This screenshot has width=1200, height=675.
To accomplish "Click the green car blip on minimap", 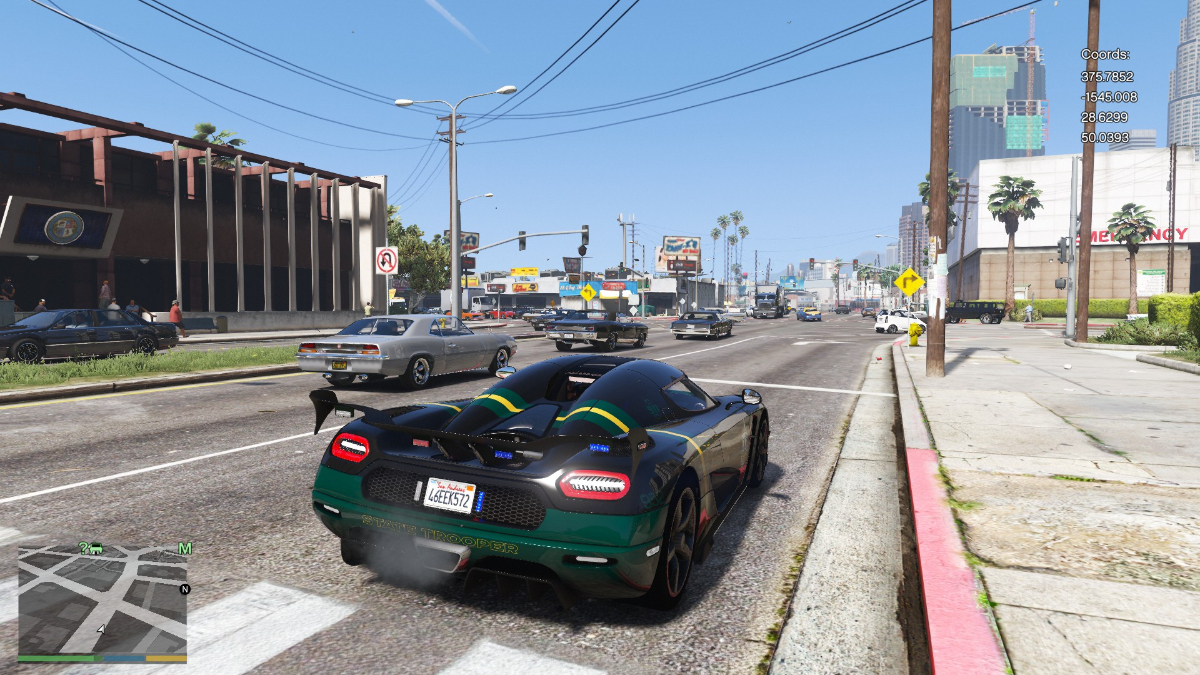I will 97,548.
